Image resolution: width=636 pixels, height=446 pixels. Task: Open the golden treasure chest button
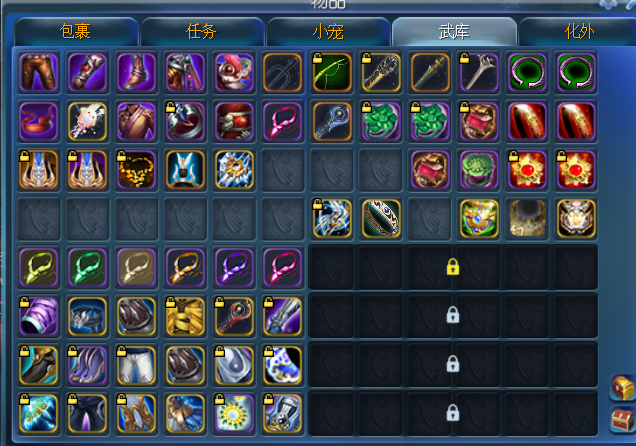(621, 387)
